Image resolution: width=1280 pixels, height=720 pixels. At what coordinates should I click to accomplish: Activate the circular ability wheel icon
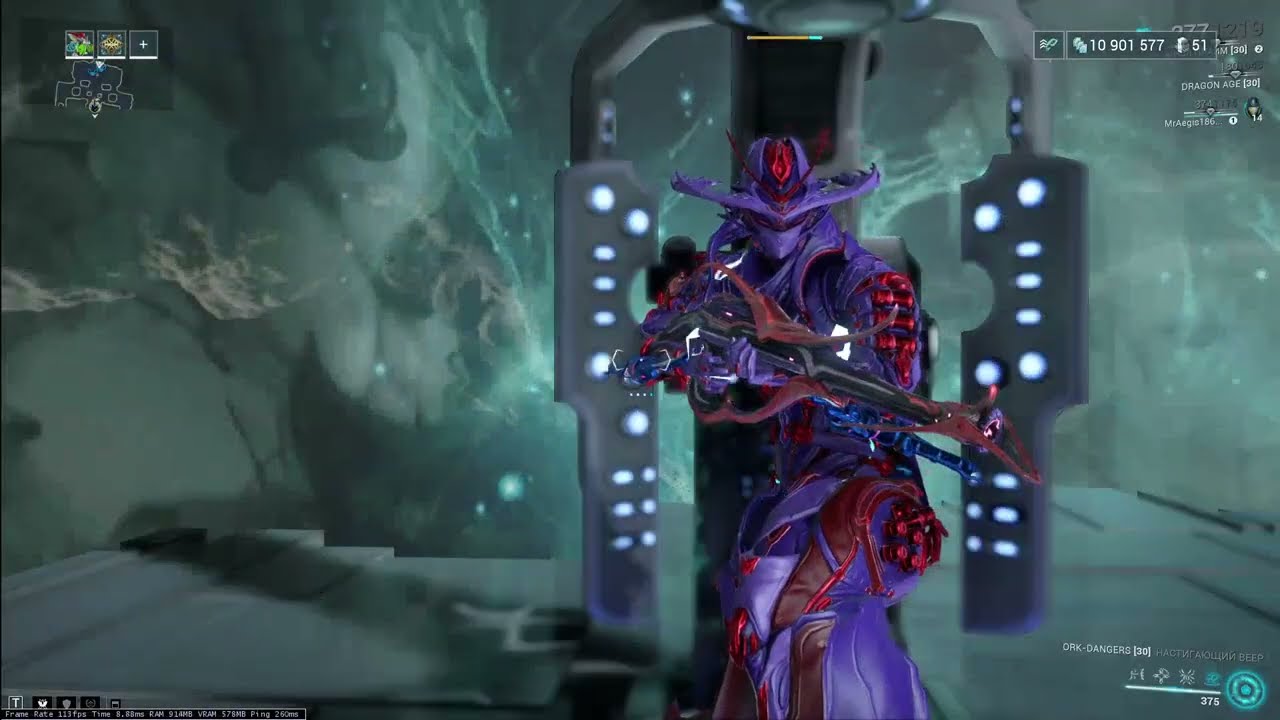pyautogui.click(x=1246, y=689)
